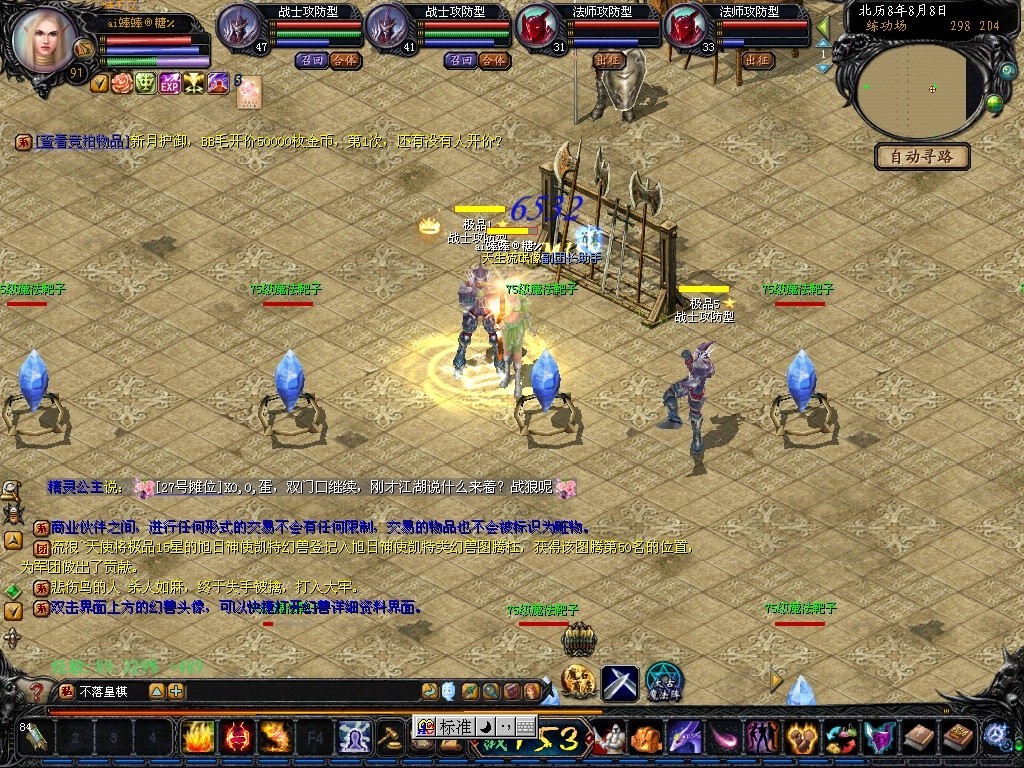Recall the level 47 warrior pet with 召回

(x=310, y=60)
